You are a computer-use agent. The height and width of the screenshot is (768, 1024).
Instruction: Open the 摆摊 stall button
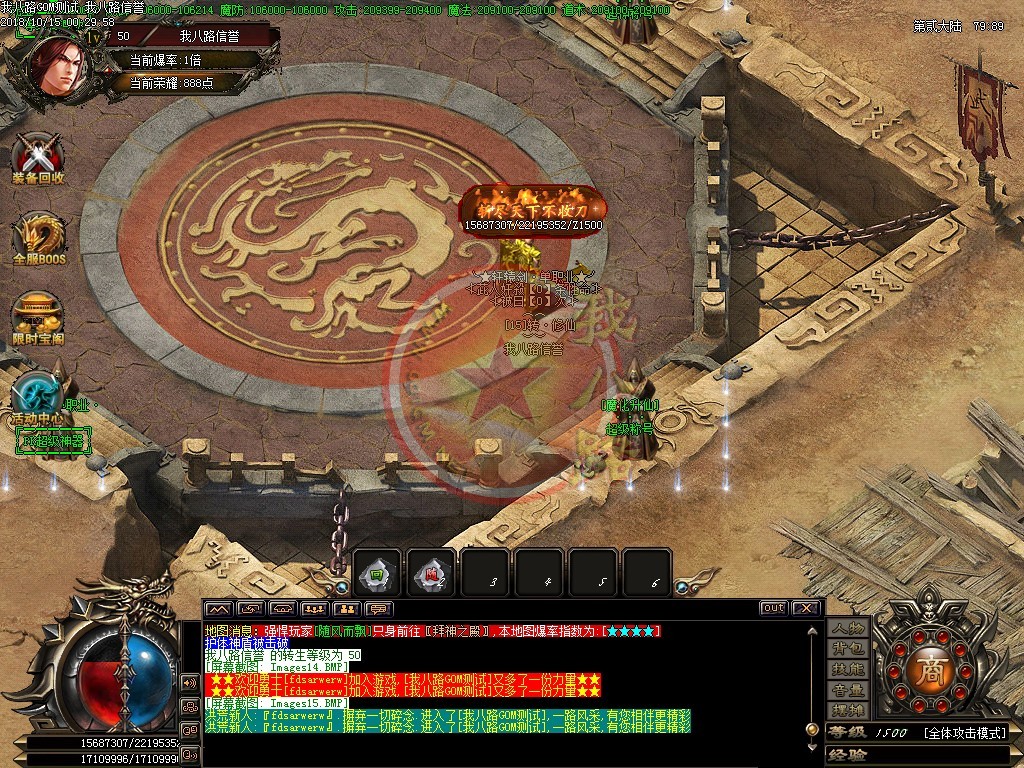847,711
